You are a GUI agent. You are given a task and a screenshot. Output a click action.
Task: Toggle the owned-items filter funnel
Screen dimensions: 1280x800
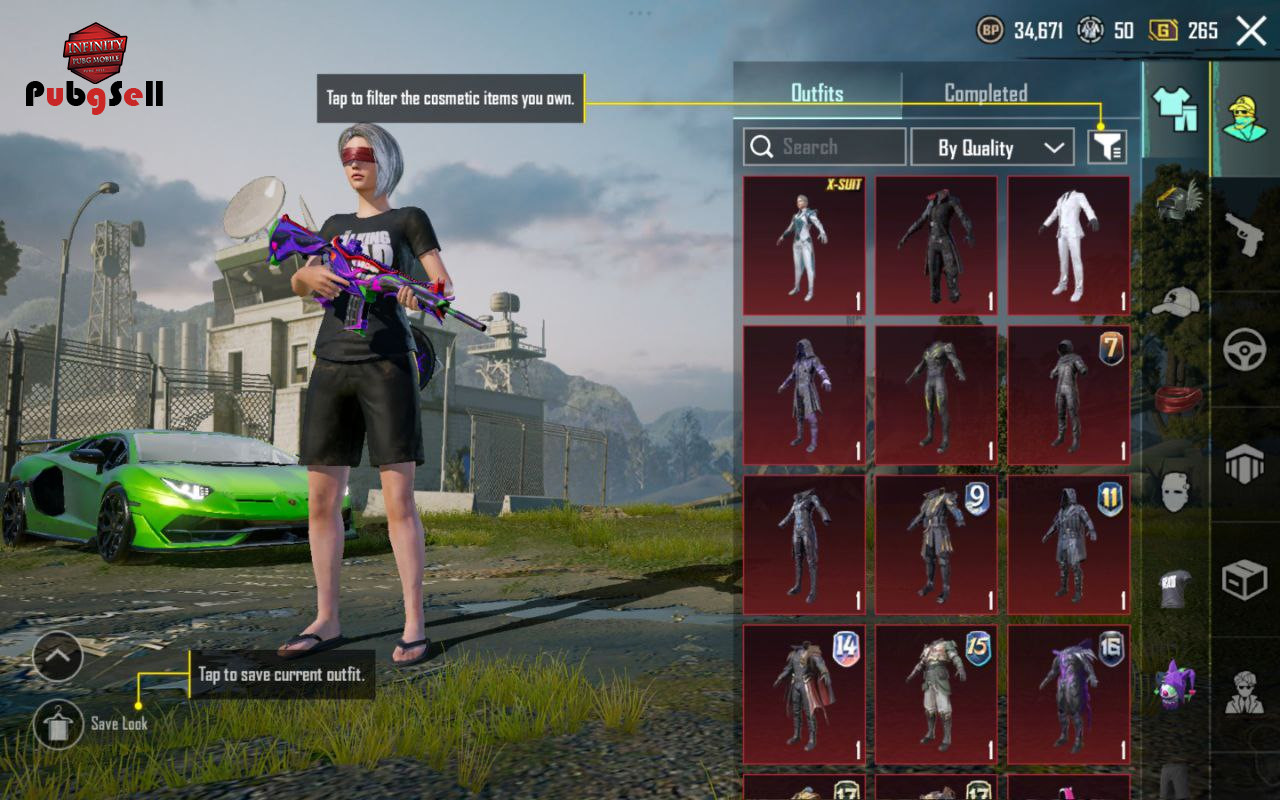1107,148
